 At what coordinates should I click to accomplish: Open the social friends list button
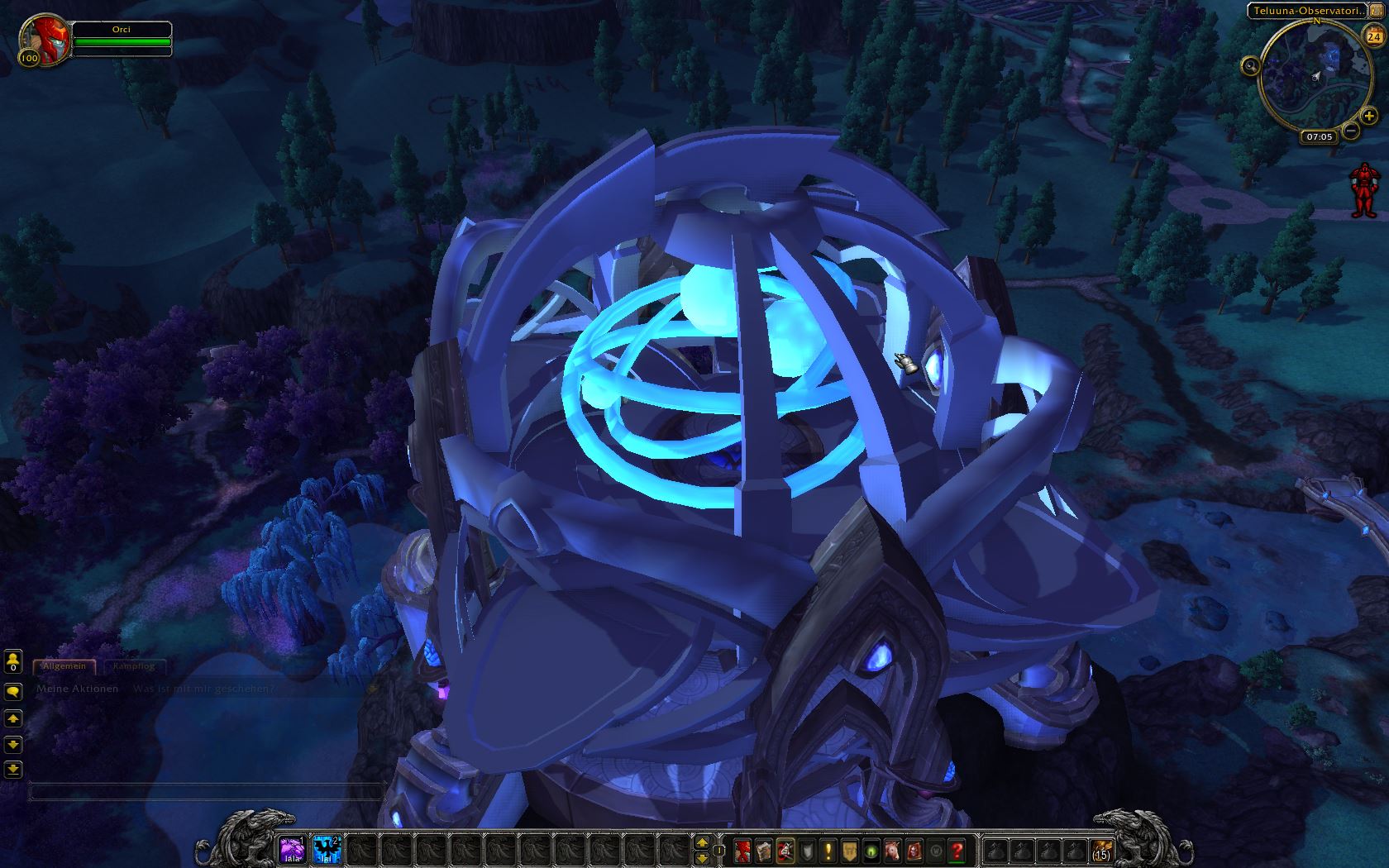click(12, 661)
